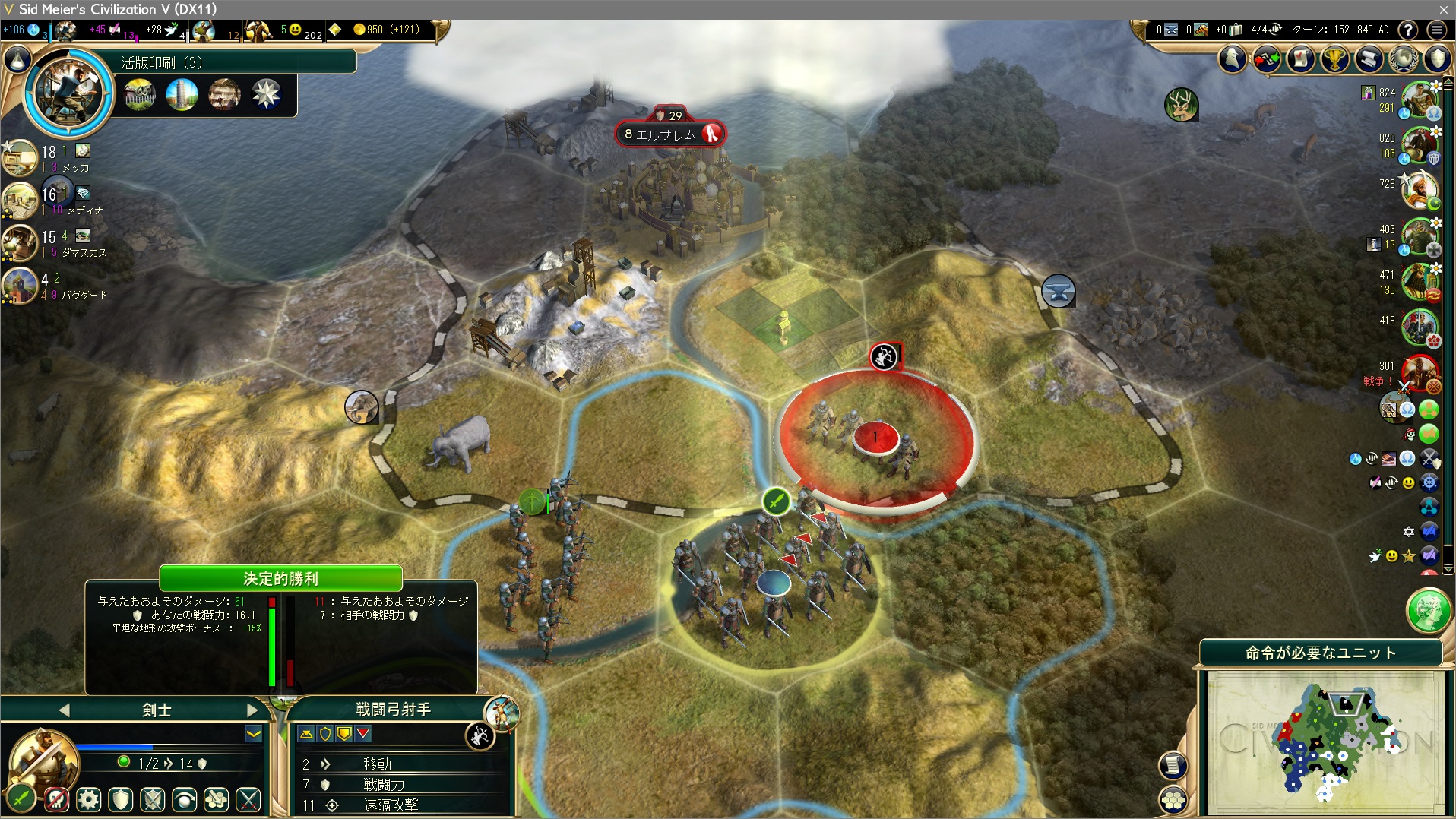Viewport: 1456px width, 819px height.
Task: Close the game window
Action: tap(1443, 9)
